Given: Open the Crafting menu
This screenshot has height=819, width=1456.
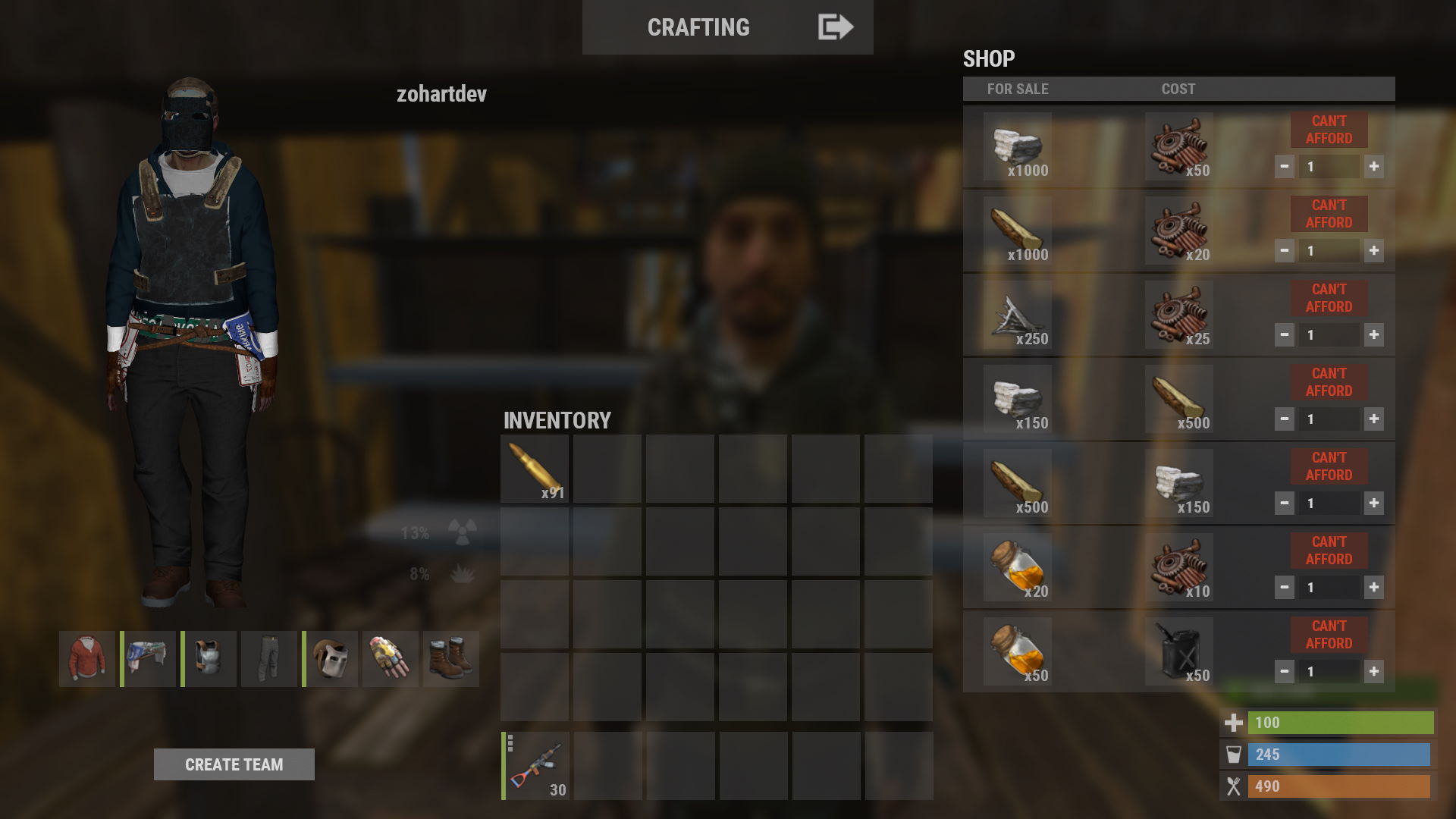Looking at the screenshot, I should [698, 27].
